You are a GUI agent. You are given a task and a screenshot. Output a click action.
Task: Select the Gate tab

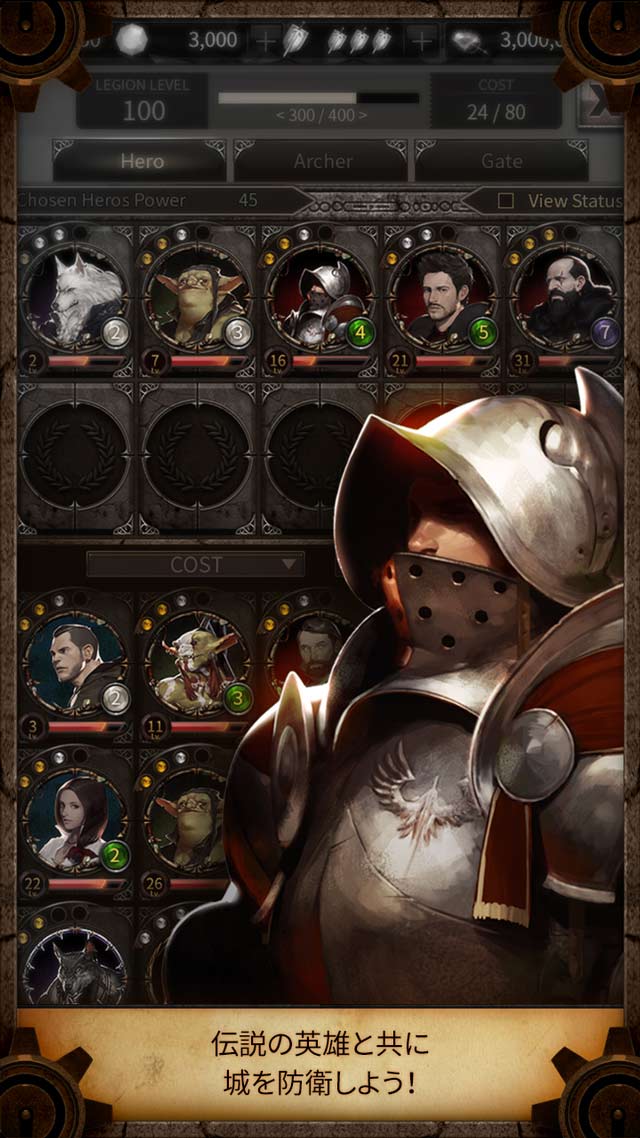501,161
